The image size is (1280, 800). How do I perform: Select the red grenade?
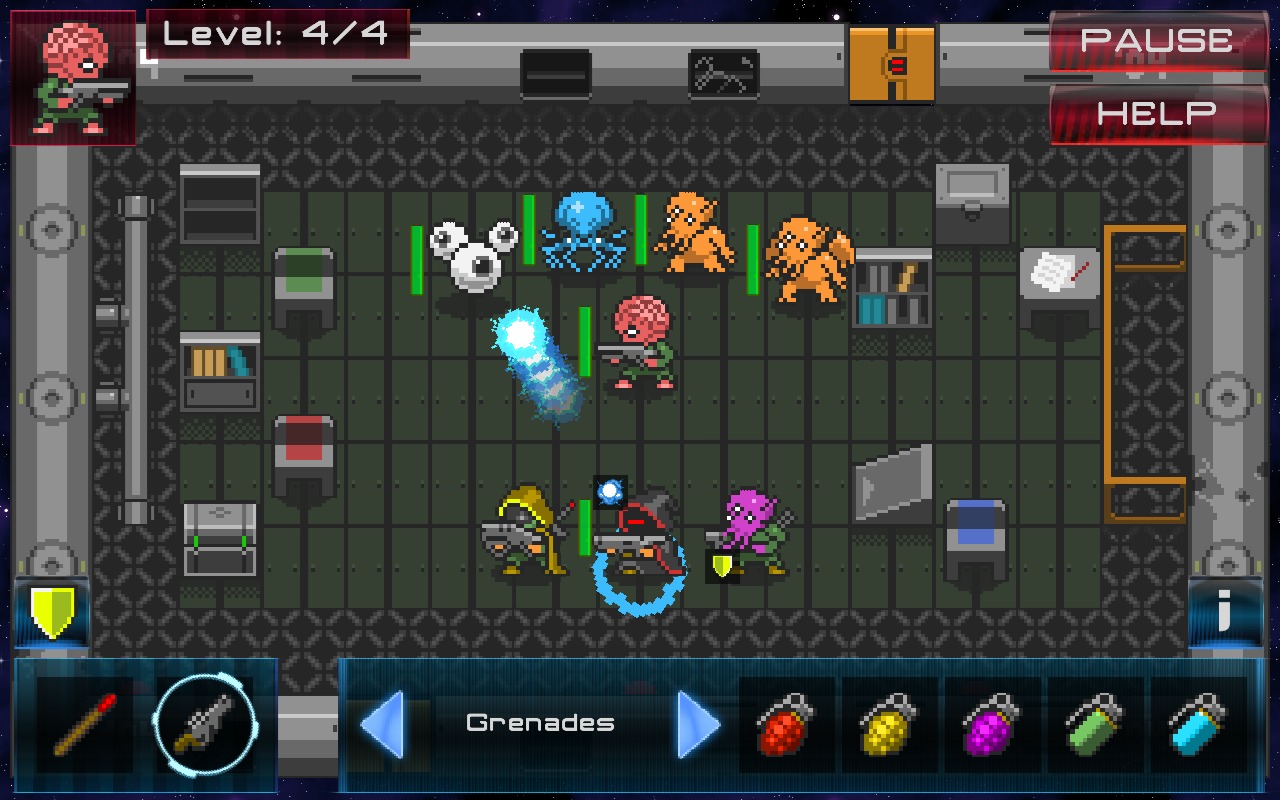tap(786, 724)
